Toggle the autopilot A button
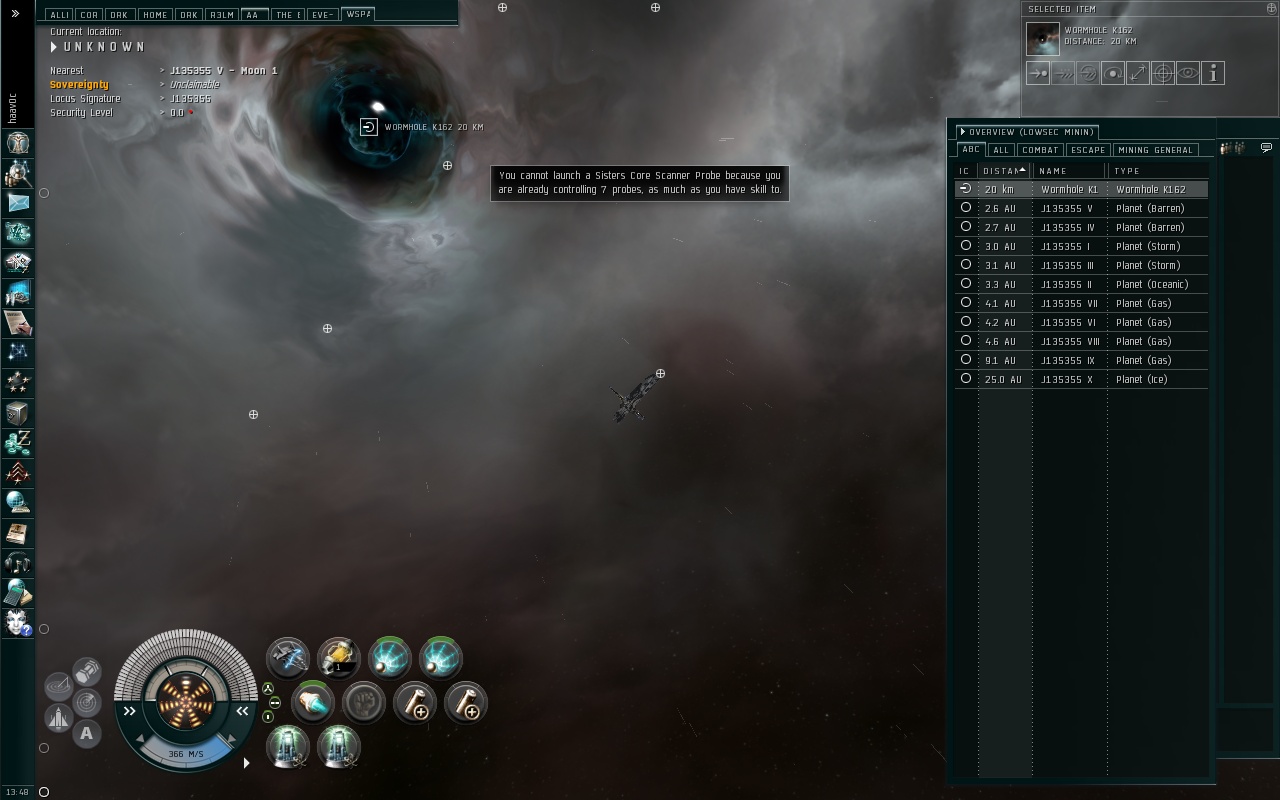The image size is (1280, 800). [x=87, y=734]
